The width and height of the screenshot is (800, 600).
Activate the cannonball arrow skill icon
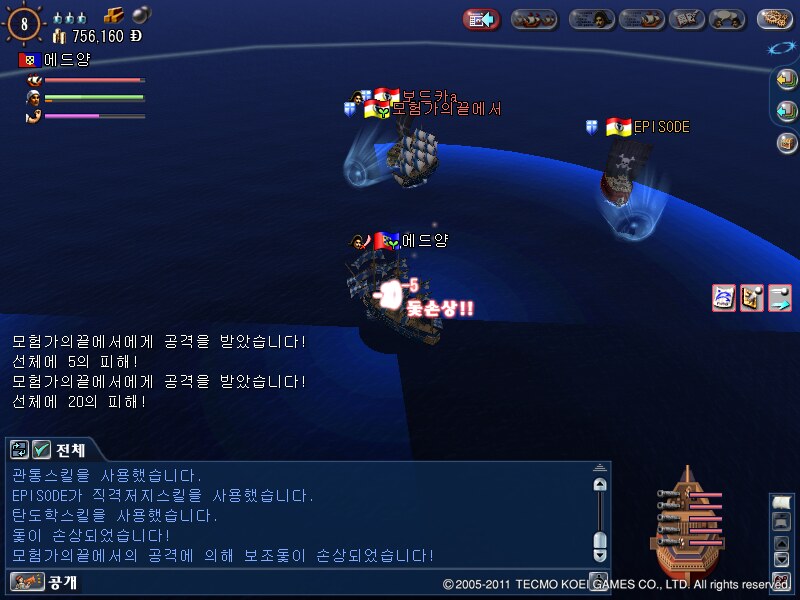(779, 297)
